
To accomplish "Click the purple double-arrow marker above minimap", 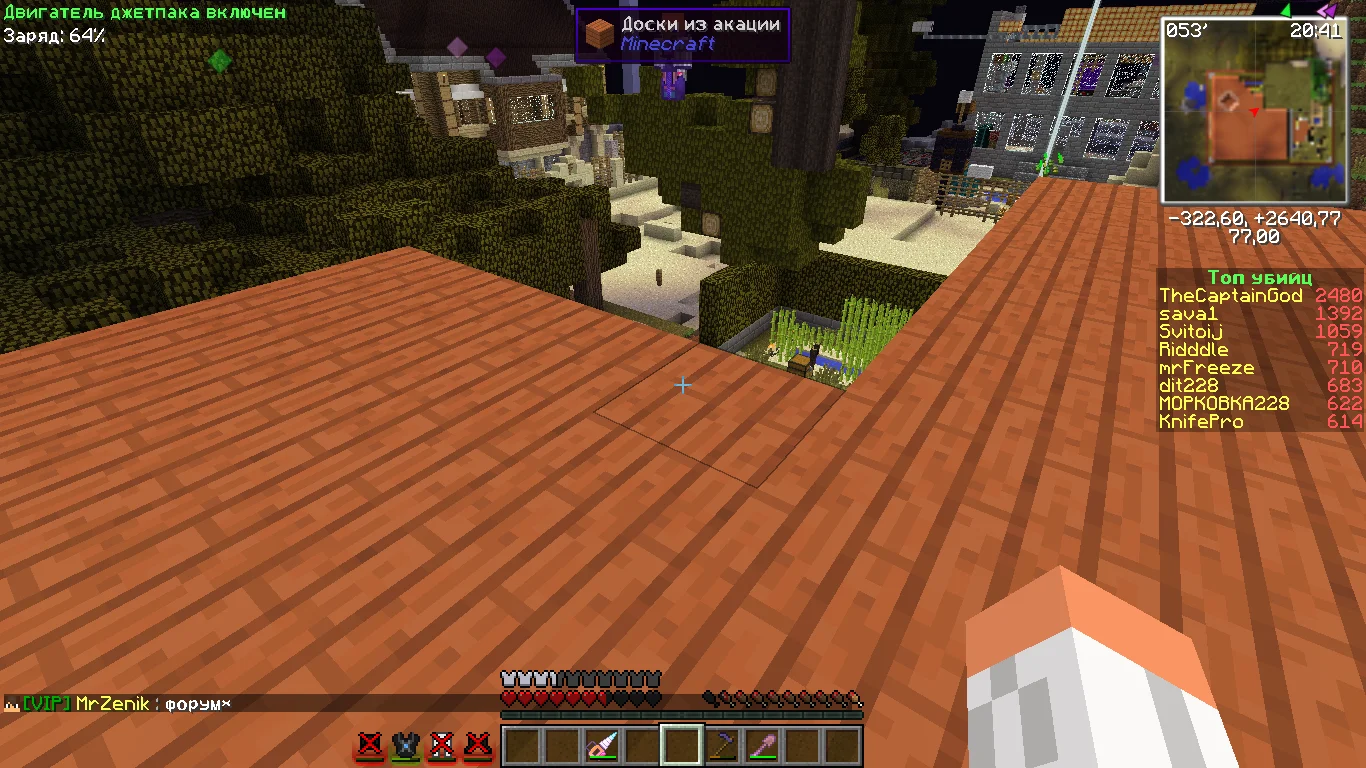I will [x=1327, y=10].
